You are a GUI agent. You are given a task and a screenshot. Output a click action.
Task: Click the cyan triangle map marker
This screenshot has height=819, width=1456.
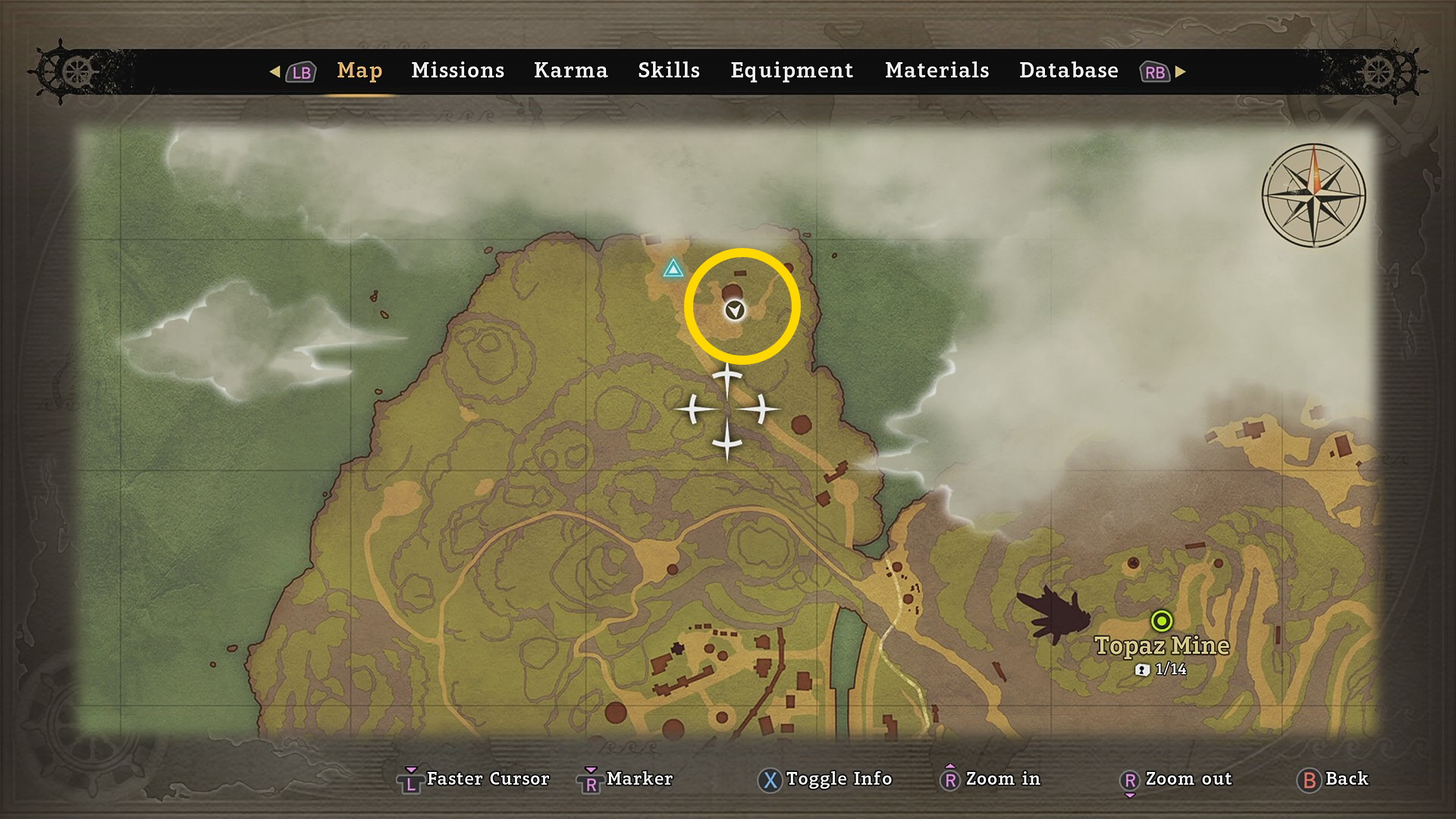(x=673, y=269)
